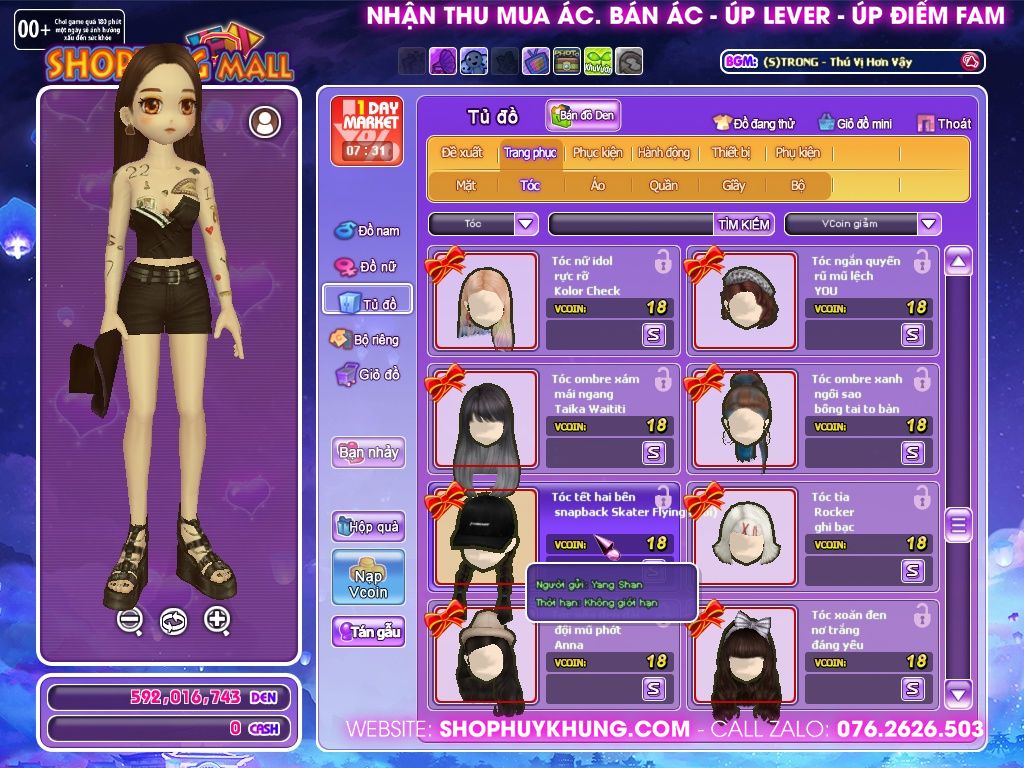View the Đồ đang thử items
The width and height of the screenshot is (1024, 768).
point(754,123)
